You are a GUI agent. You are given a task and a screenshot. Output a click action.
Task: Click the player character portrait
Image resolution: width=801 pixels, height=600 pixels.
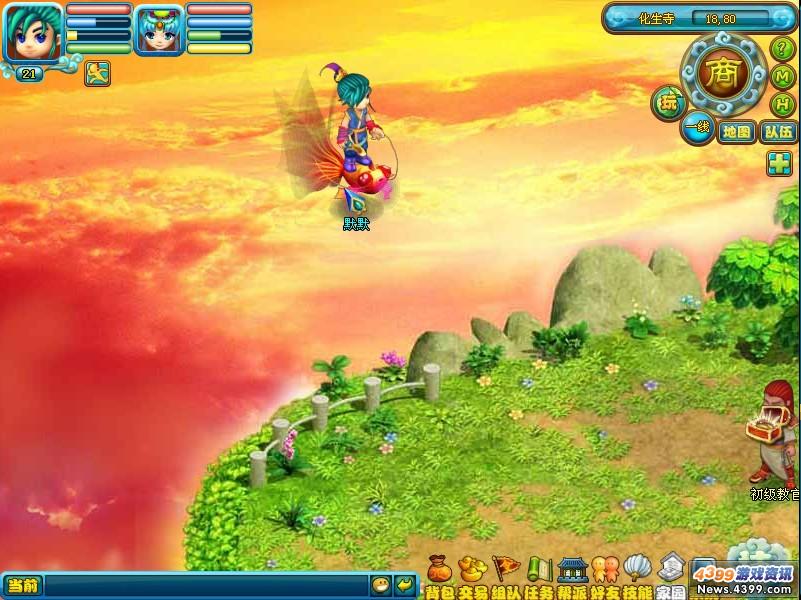(32, 31)
